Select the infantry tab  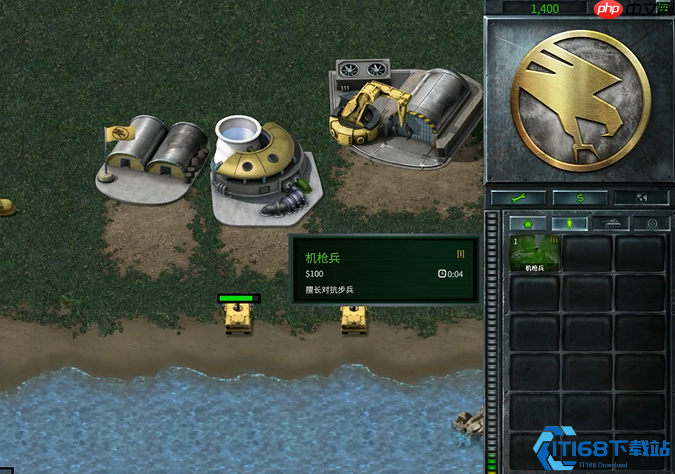(x=570, y=224)
